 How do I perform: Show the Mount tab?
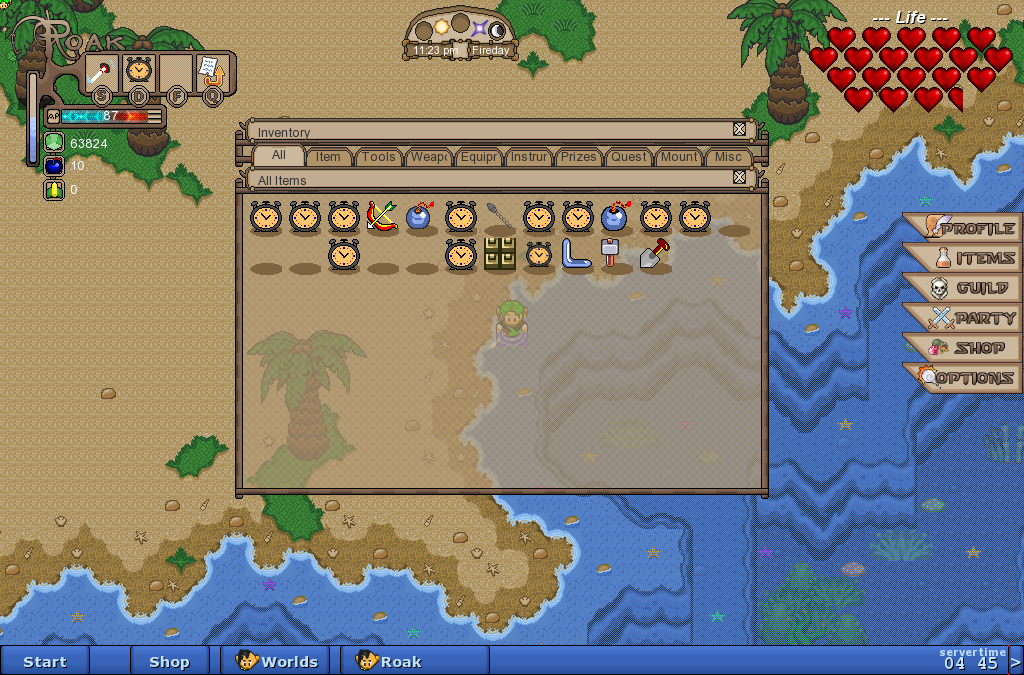coord(679,157)
